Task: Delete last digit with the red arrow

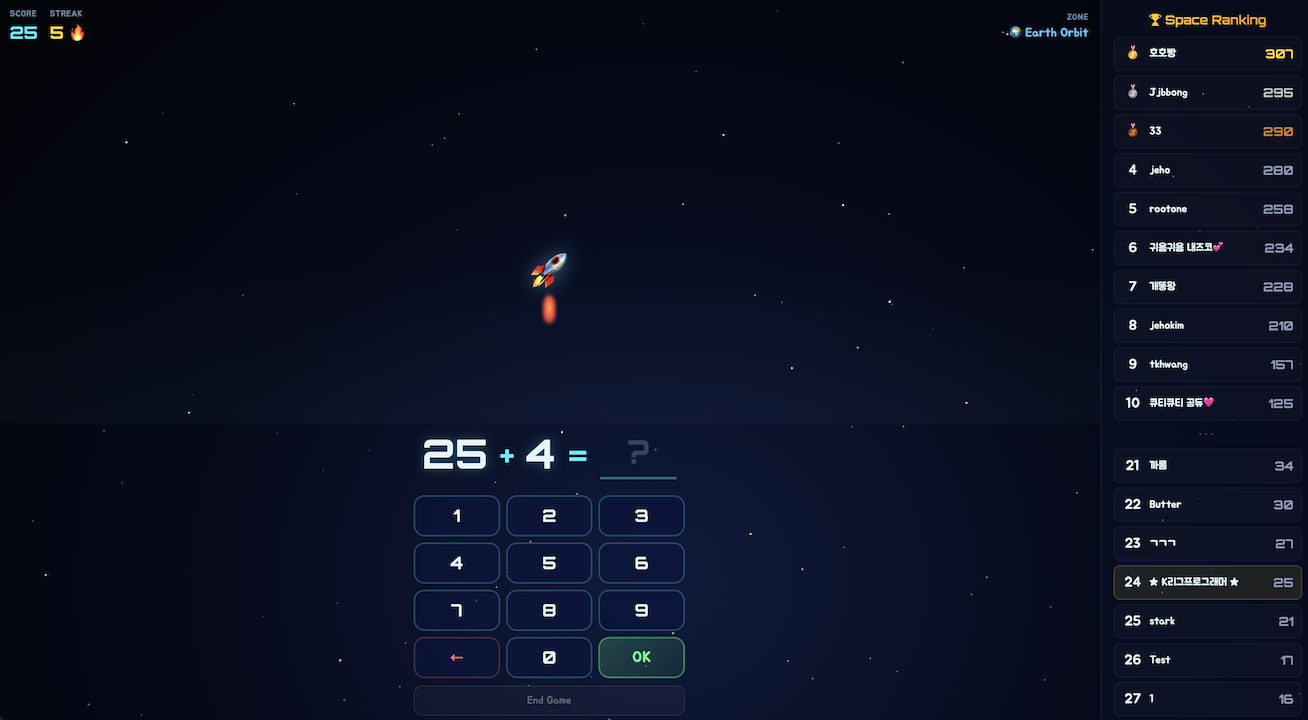Action: tap(457, 657)
